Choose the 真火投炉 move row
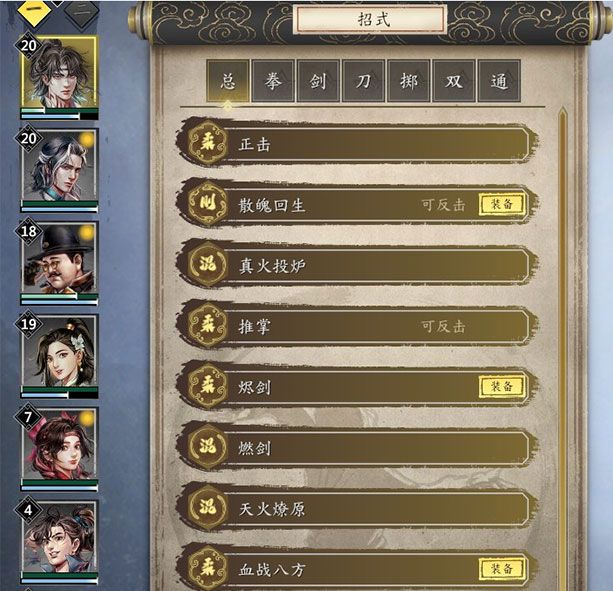Screen dimensions: 613x591 tap(360, 265)
